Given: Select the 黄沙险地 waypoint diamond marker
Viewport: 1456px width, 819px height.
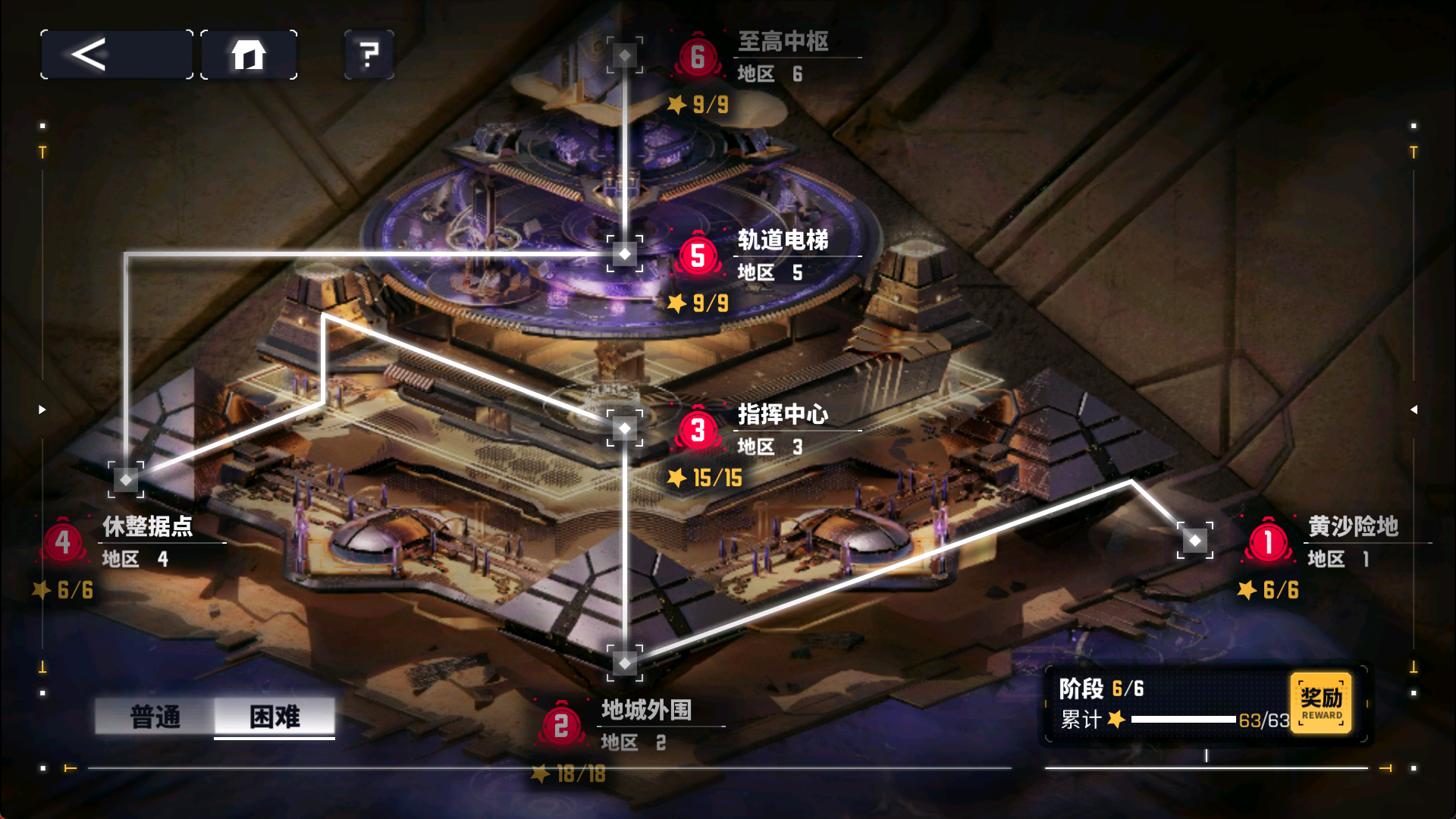Looking at the screenshot, I should click(x=1197, y=540).
